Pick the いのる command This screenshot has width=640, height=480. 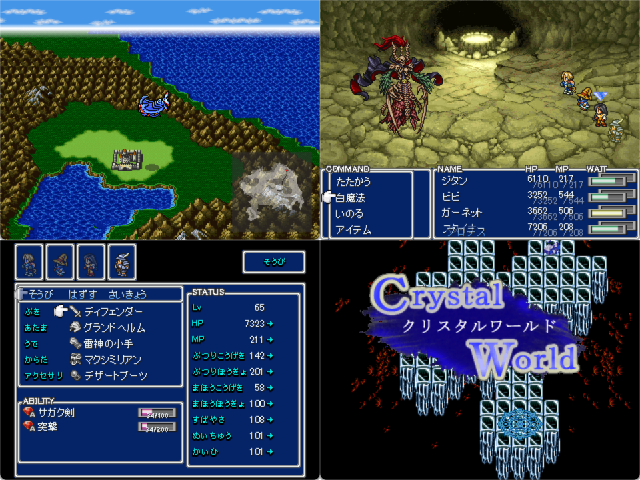(x=352, y=213)
